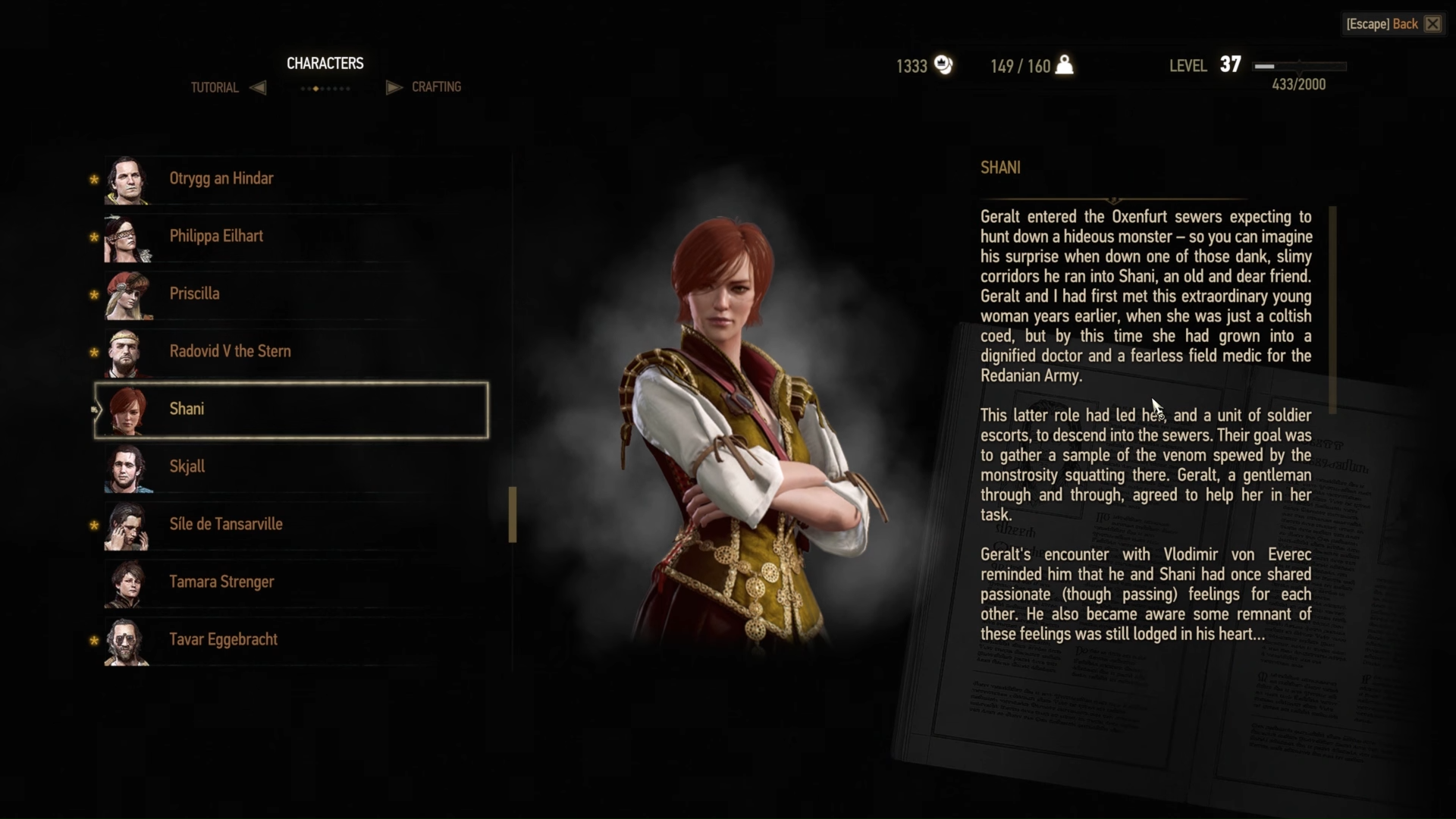Navigate back using the Tutorial left arrow

[x=258, y=87]
